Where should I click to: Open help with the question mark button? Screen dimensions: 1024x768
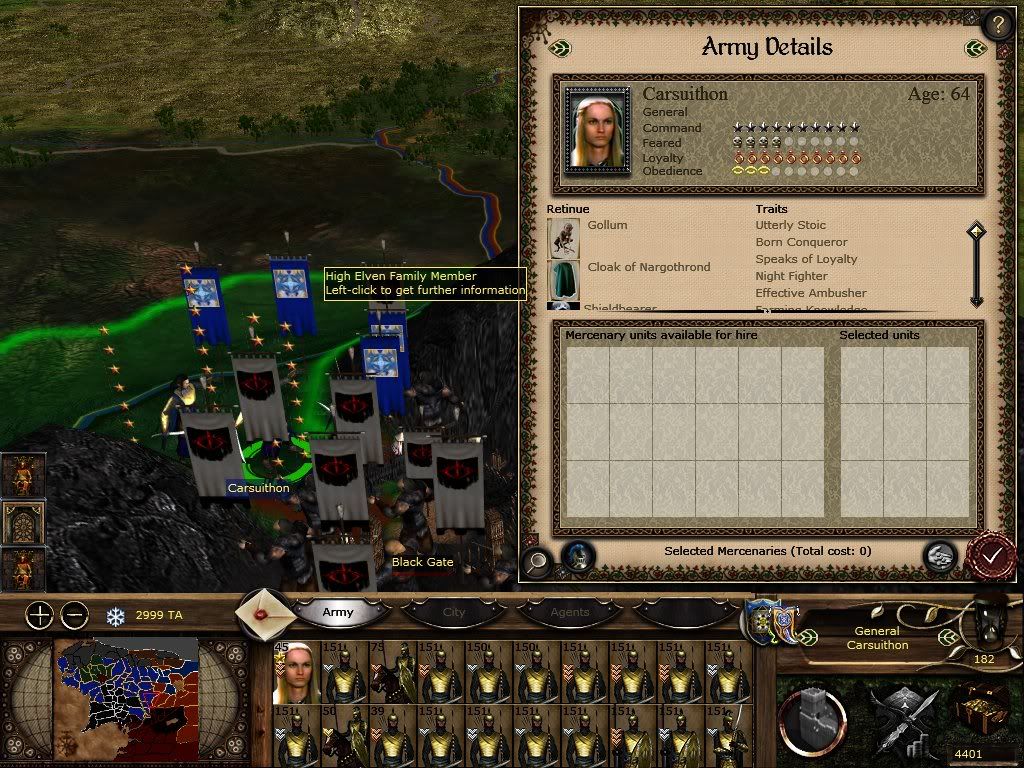997,24
